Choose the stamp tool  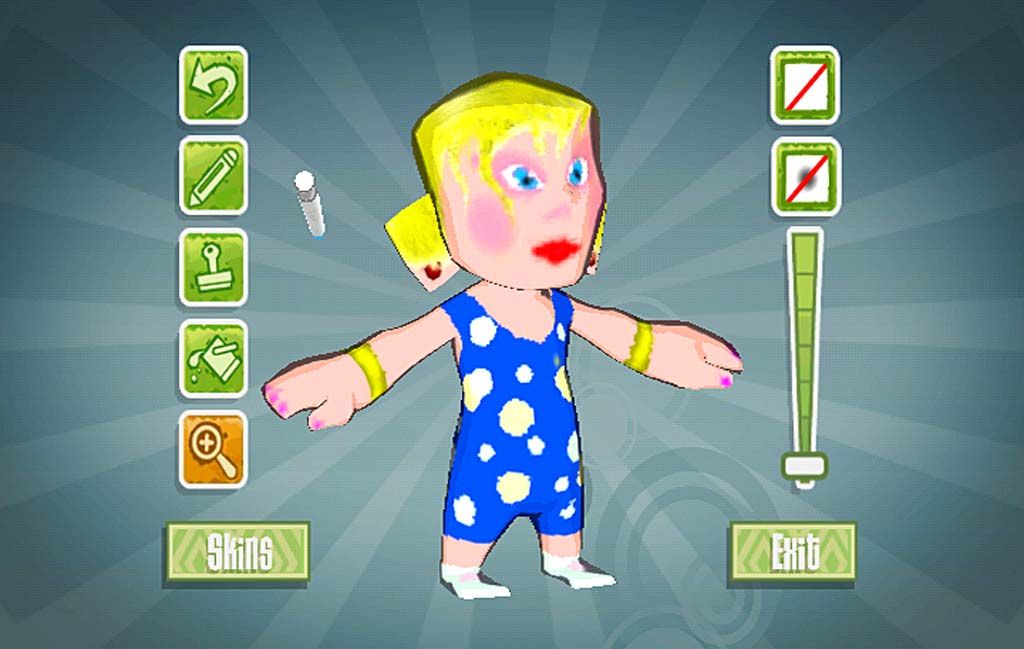(x=213, y=267)
